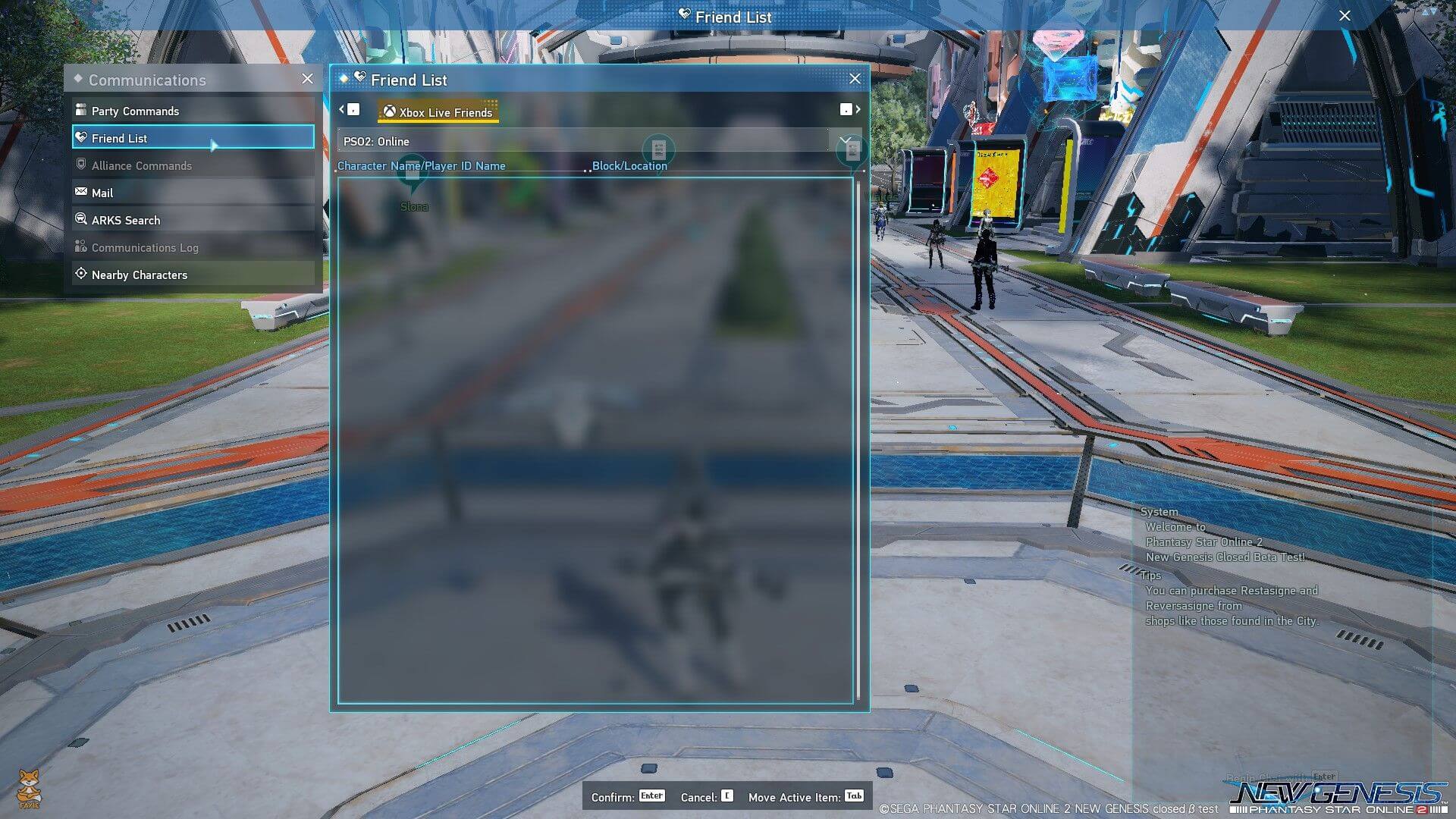
Task: Click the right arrow to switch friend tabs
Action: (x=858, y=109)
